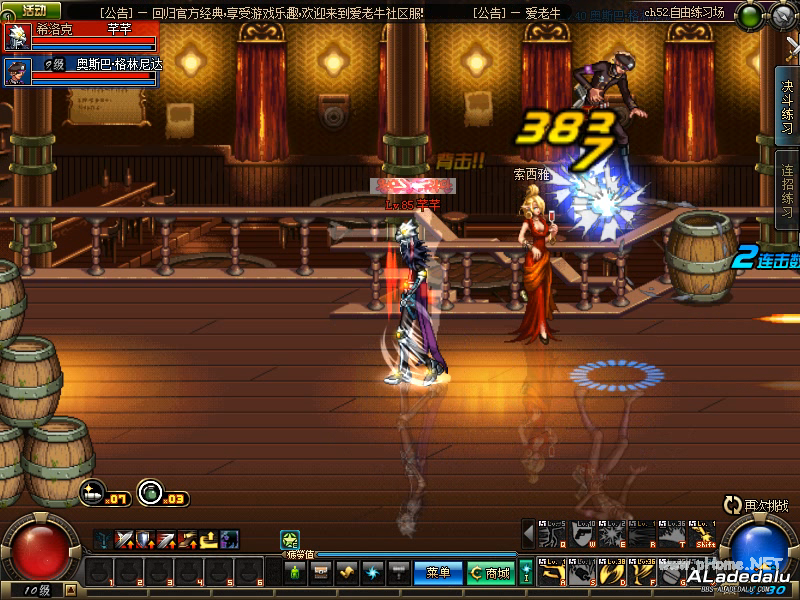The height and width of the screenshot is (600, 800).
Task: Click the green I toggle beside the shop
Action: click(526, 573)
